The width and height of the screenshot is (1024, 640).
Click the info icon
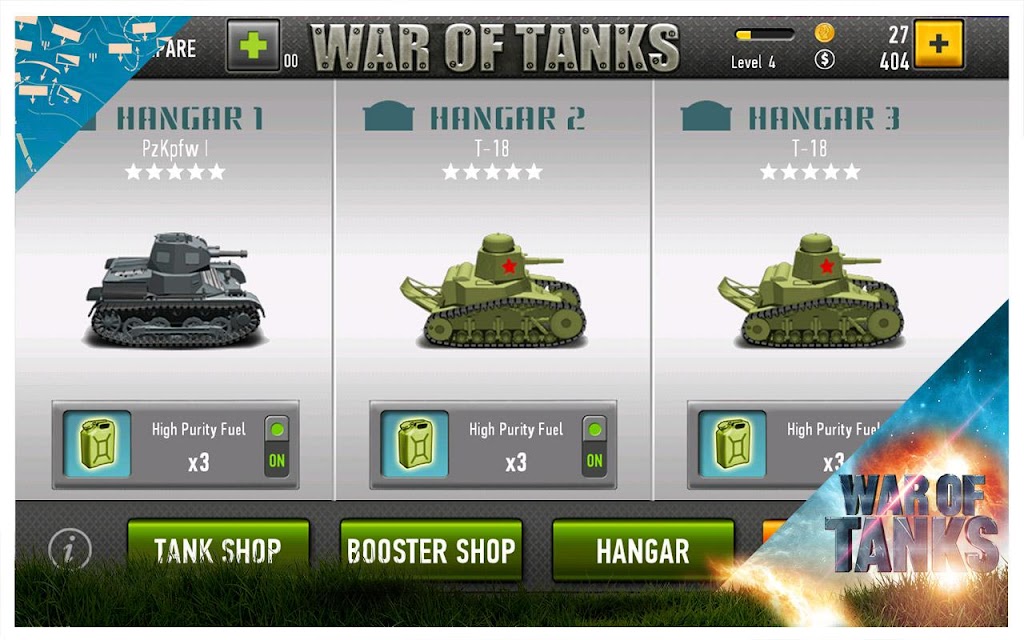70,548
